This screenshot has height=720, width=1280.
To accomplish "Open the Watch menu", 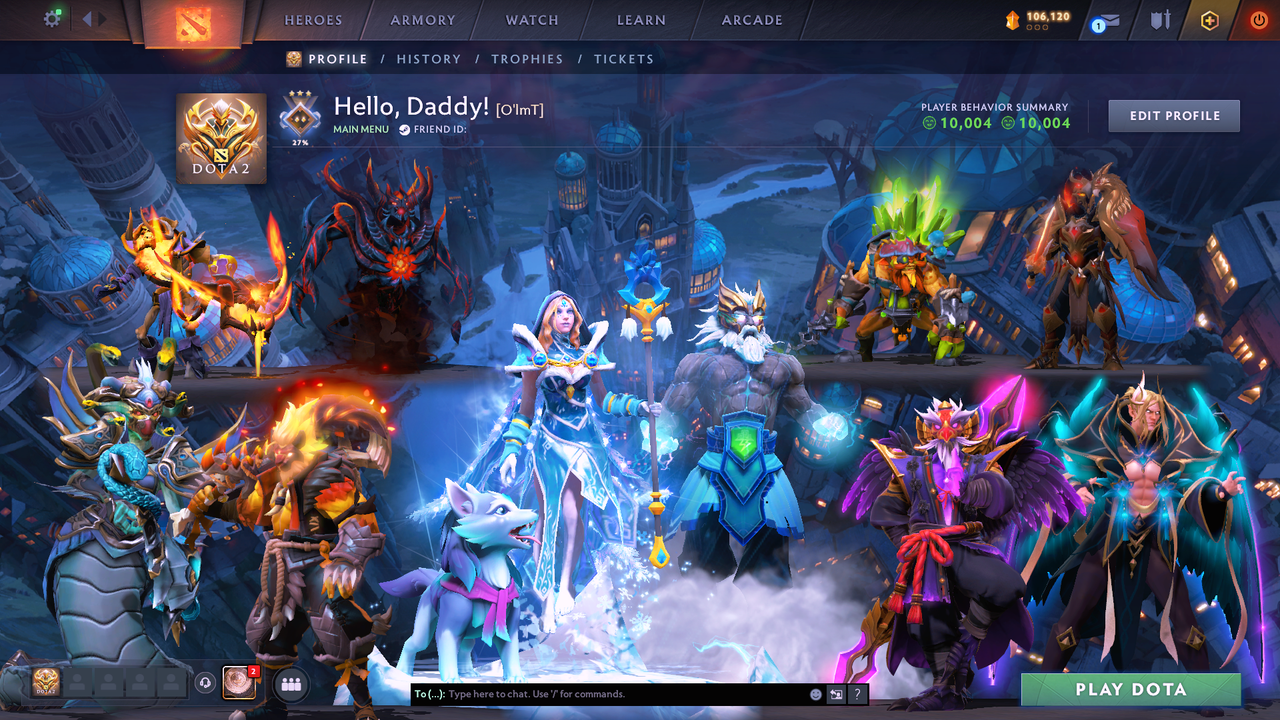I will (531, 20).
